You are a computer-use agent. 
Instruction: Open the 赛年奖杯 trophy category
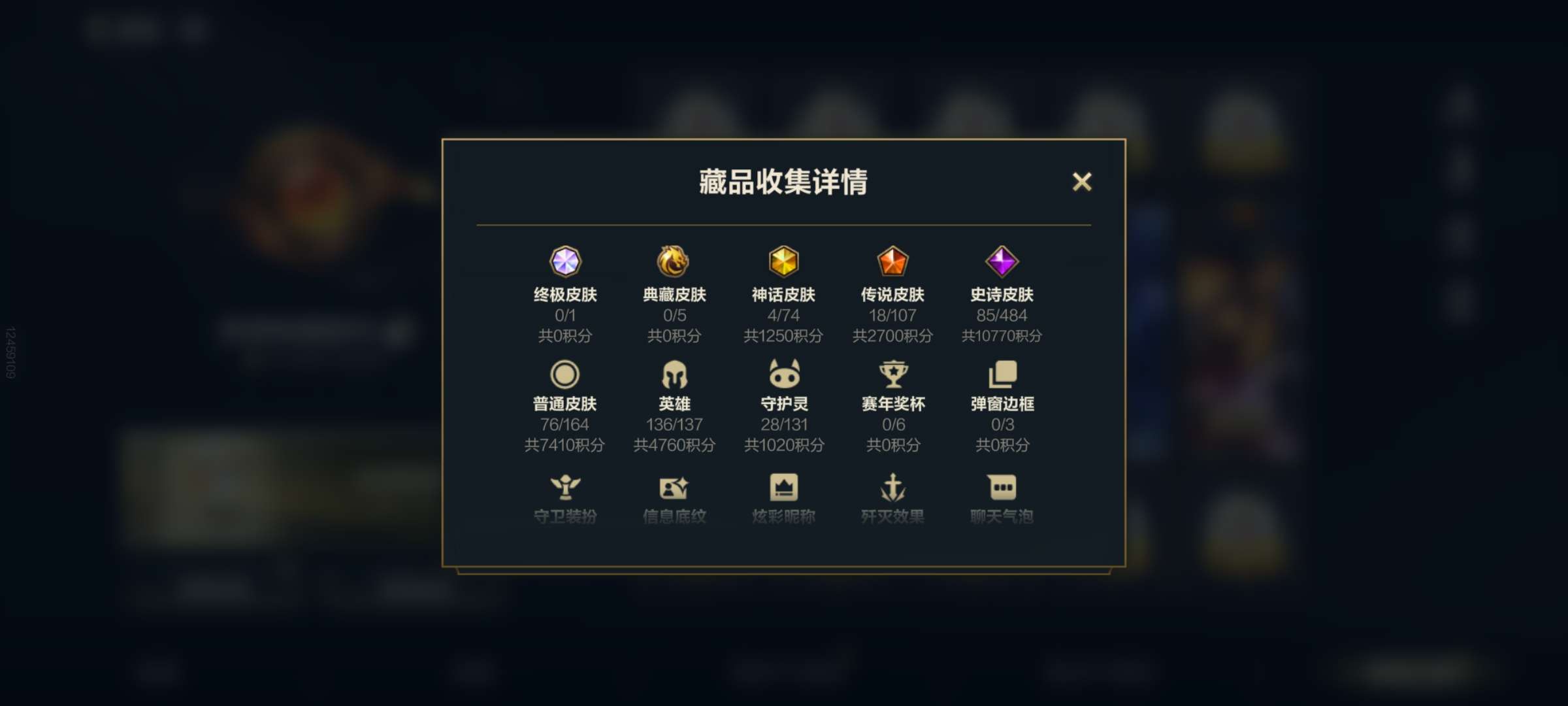[x=892, y=373]
